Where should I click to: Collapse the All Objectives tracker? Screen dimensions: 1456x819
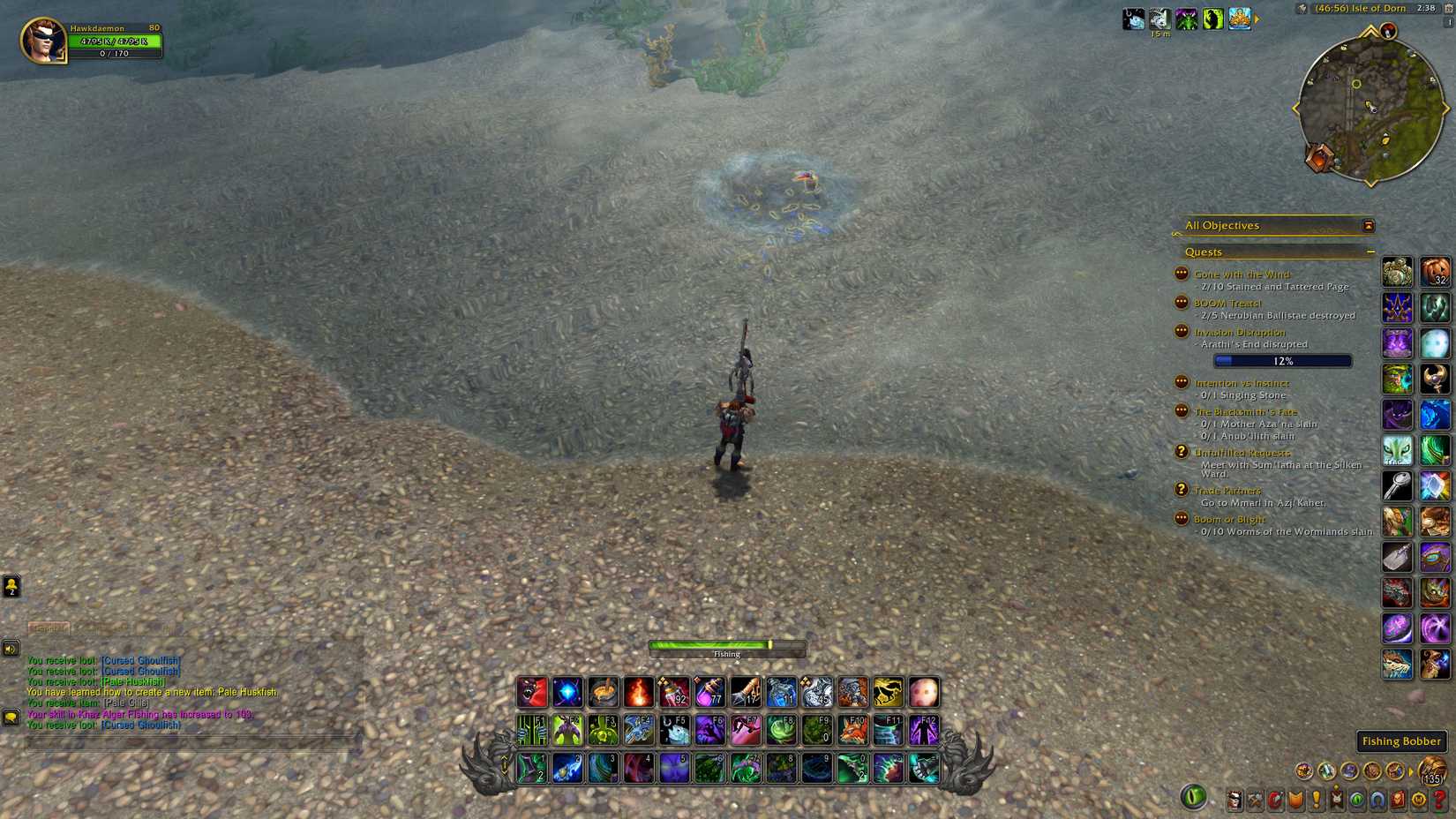click(x=1368, y=226)
